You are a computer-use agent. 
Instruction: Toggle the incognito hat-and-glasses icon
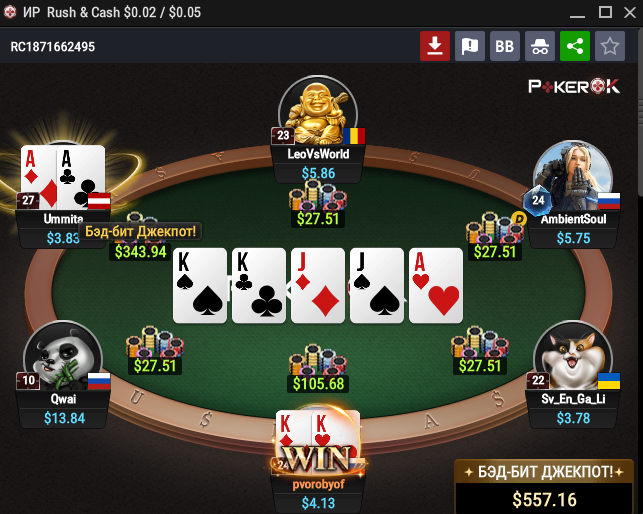(540, 46)
